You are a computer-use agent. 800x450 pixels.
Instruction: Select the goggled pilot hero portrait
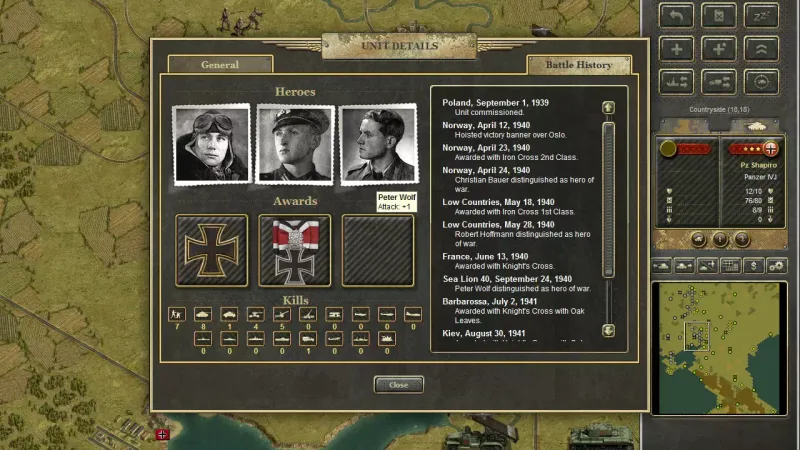211,145
